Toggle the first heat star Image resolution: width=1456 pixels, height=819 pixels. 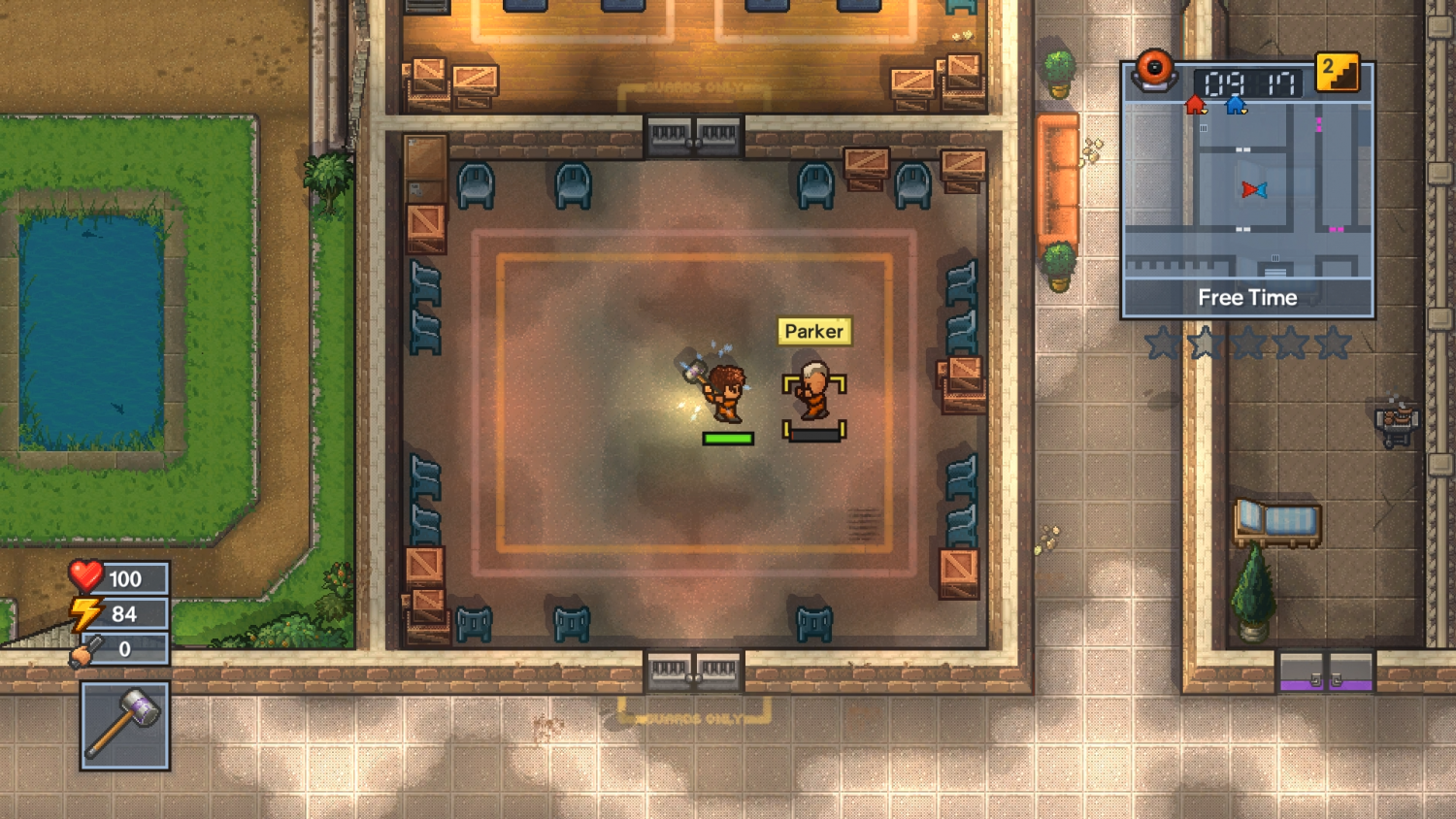tap(1164, 343)
